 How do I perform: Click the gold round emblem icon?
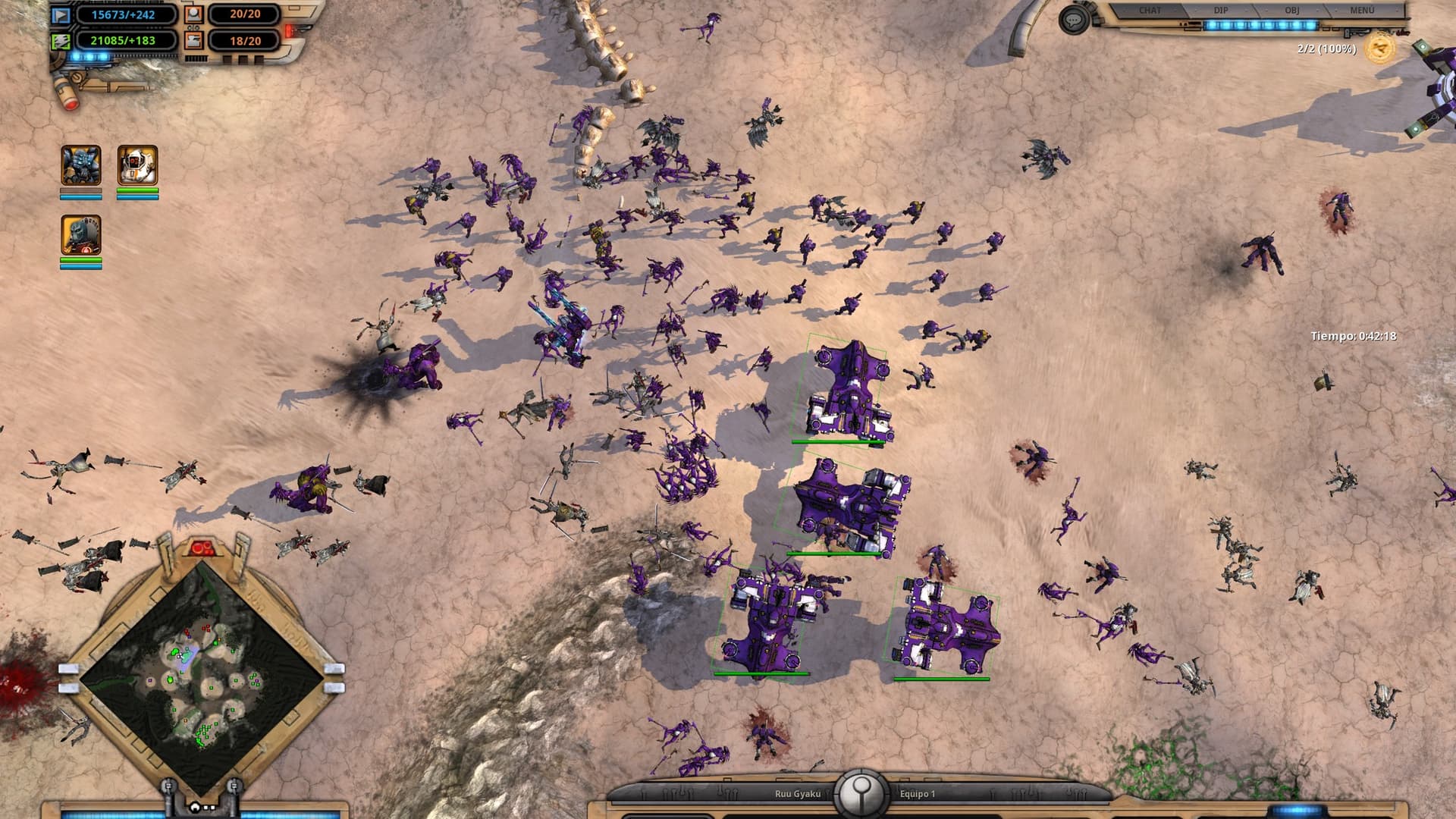tap(1379, 49)
